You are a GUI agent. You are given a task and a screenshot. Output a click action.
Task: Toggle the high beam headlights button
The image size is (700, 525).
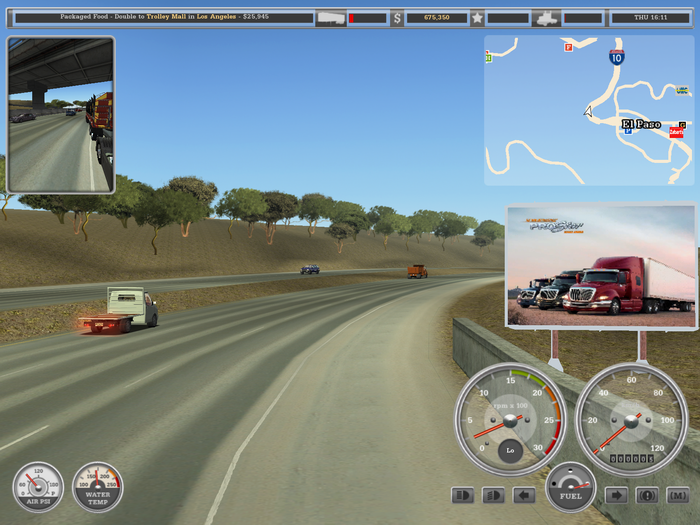coord(463,495)
